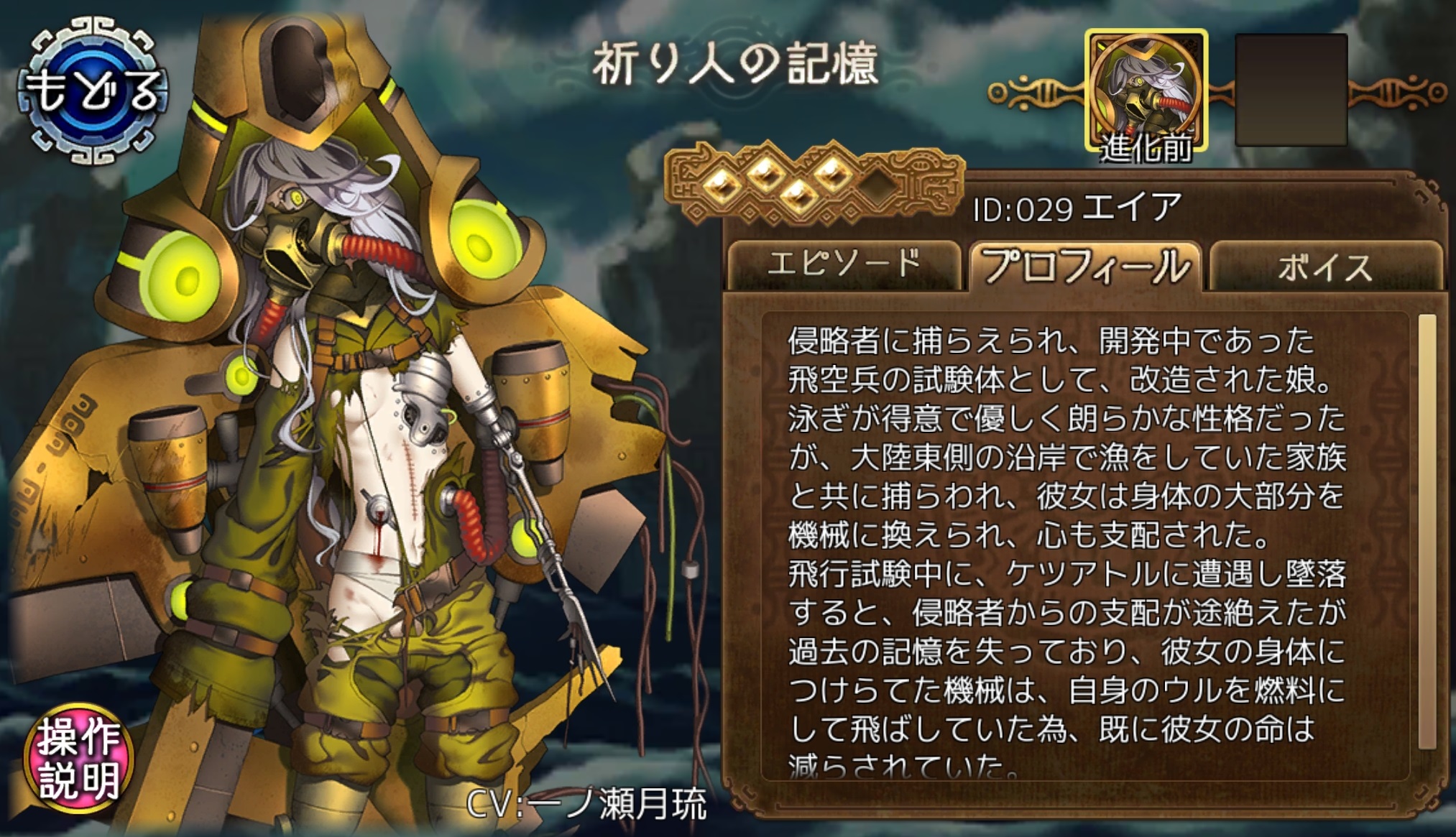The height and width of the screenshot is (837, 1456).
Task: Open the 操作説明 controls help
Action: (78, 757)
